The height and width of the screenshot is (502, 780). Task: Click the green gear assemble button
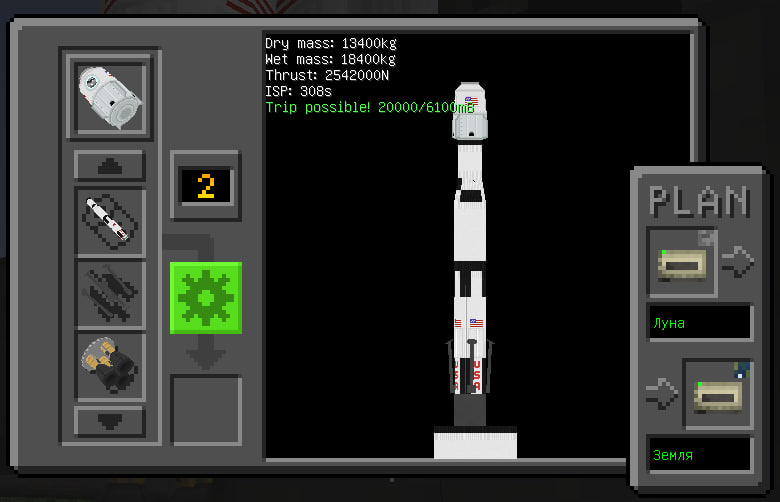point(205,297)
